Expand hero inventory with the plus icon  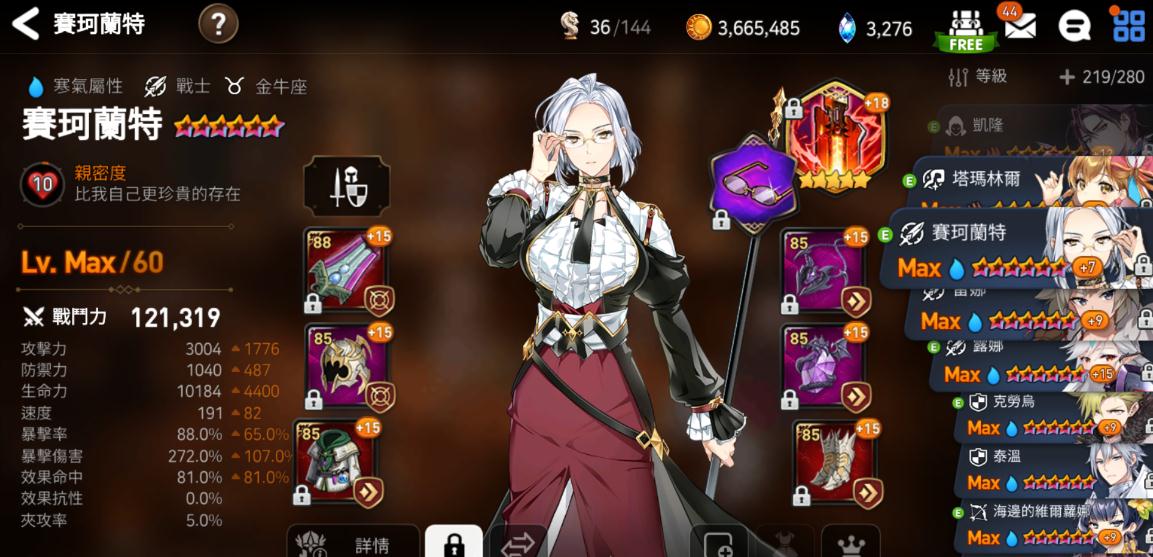point(1067,77)
